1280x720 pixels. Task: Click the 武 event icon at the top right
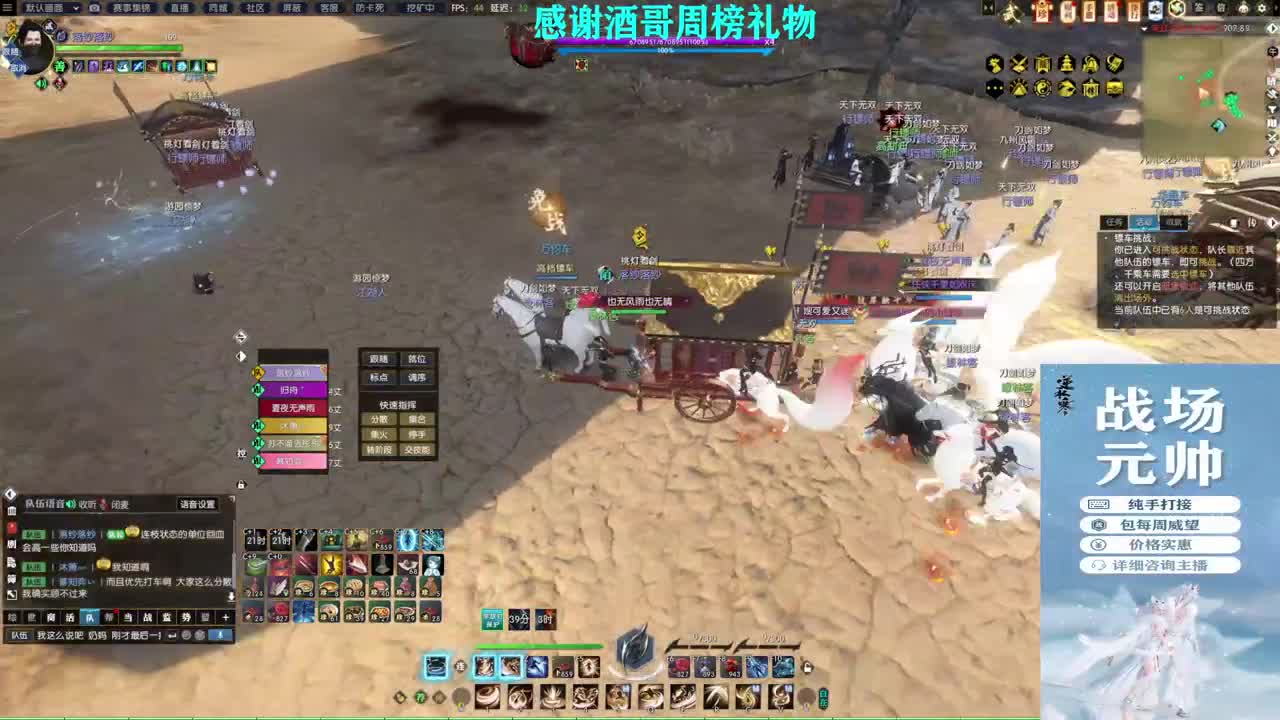click(x=1010, y=13)
